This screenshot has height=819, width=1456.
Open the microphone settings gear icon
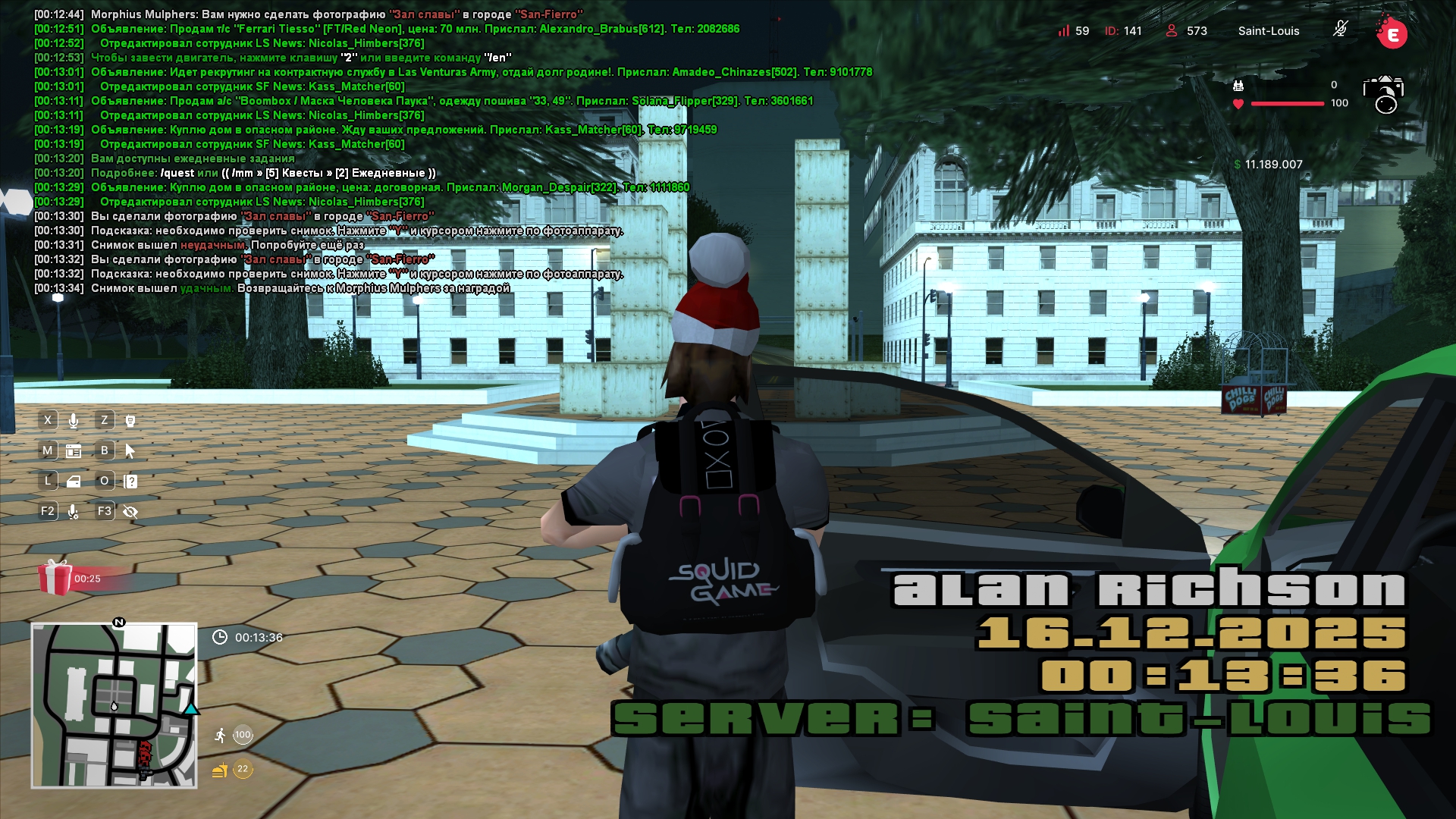[74, 512]
